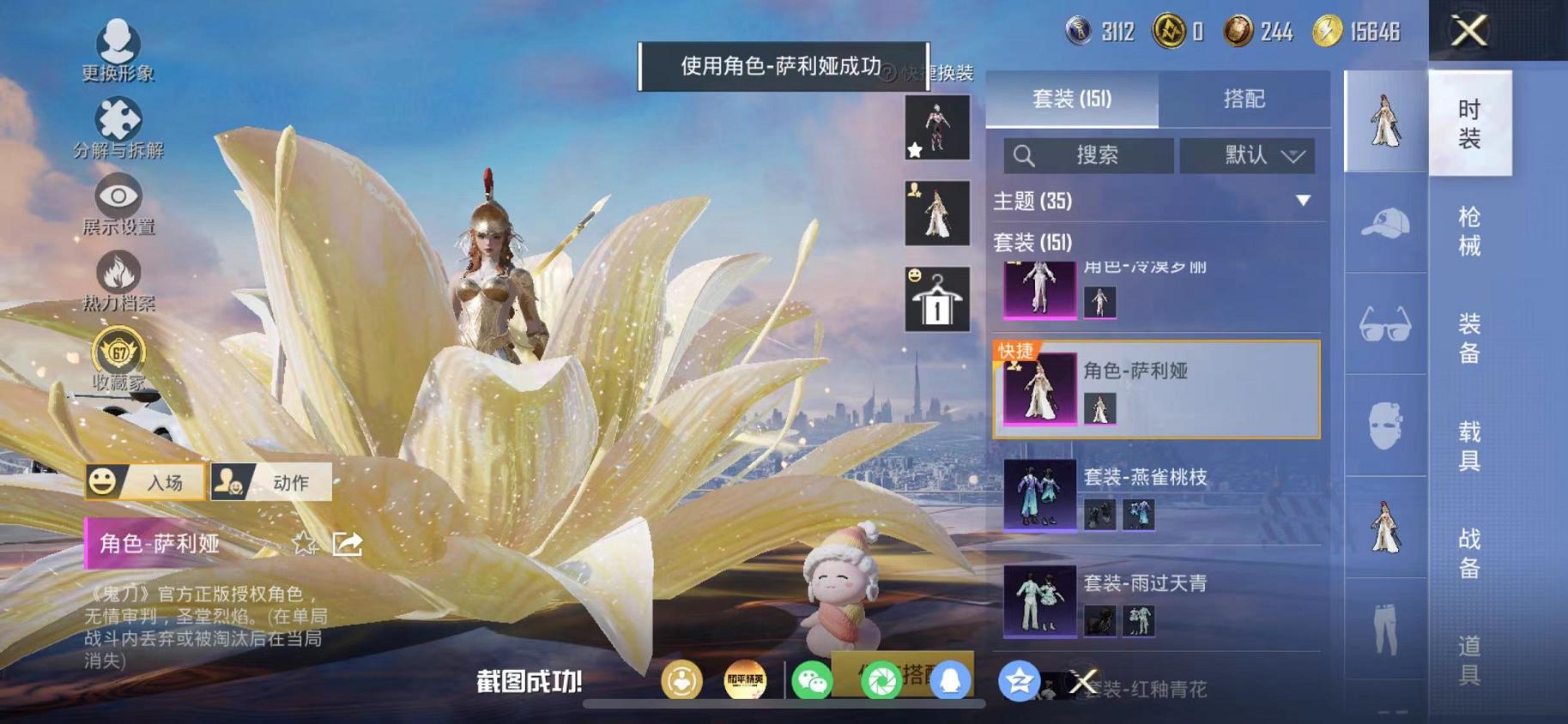Viewport: 1568px width, 724px height.
Task: Select the mask category icon
Action: tap(1384, 426)
